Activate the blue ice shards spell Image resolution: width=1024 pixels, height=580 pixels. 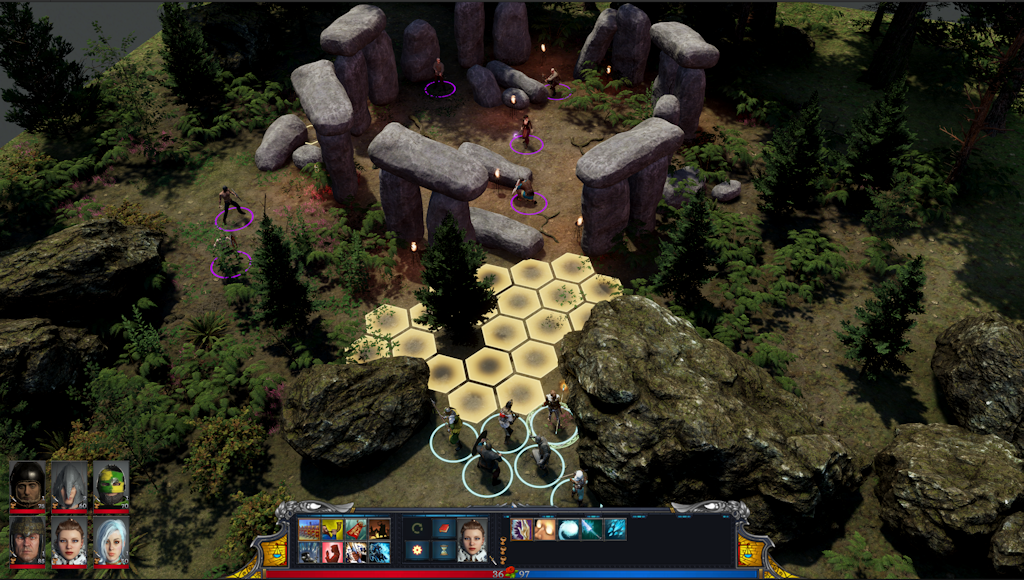pyautogui.click(x=615, y=529)
